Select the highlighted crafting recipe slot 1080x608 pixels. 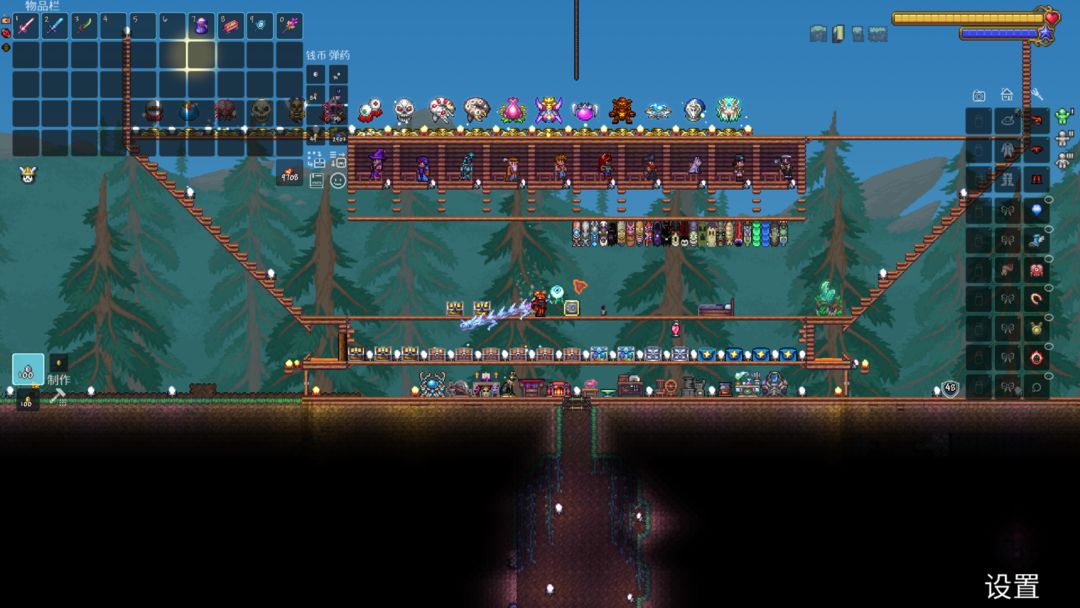pos(28,369)
